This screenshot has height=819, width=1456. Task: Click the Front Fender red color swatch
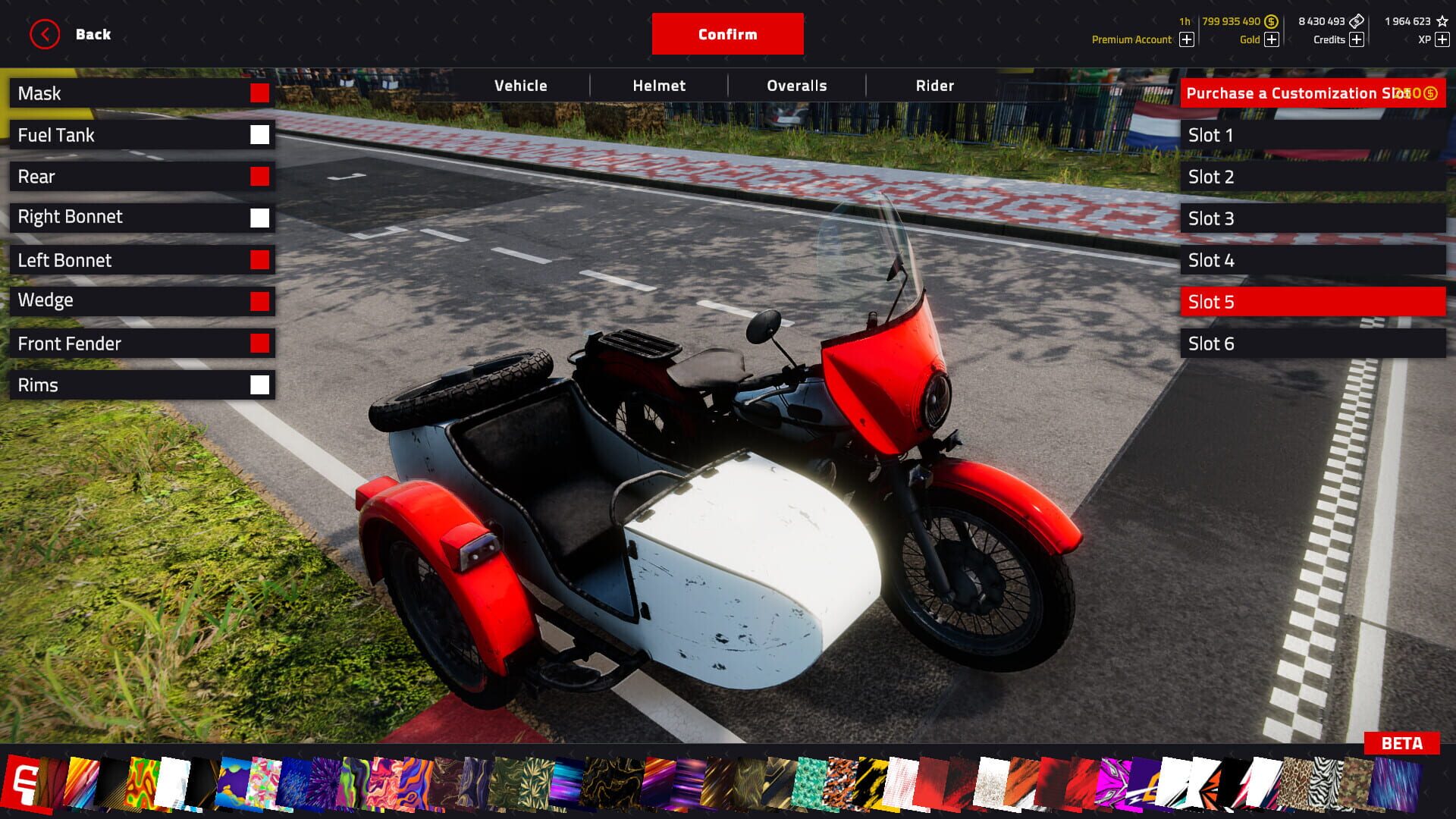pos(260,343)
